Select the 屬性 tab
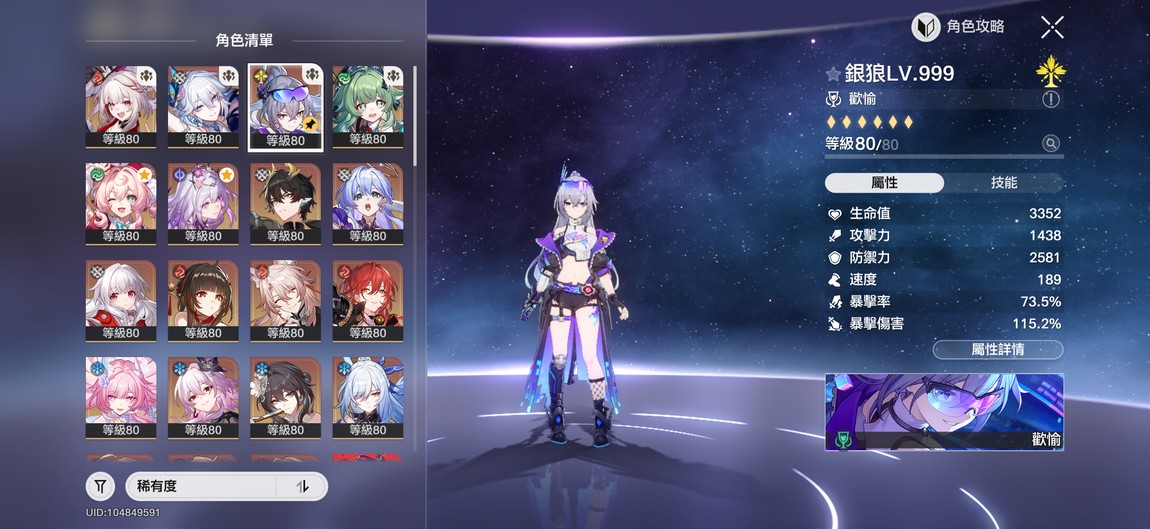 [884, 183]
